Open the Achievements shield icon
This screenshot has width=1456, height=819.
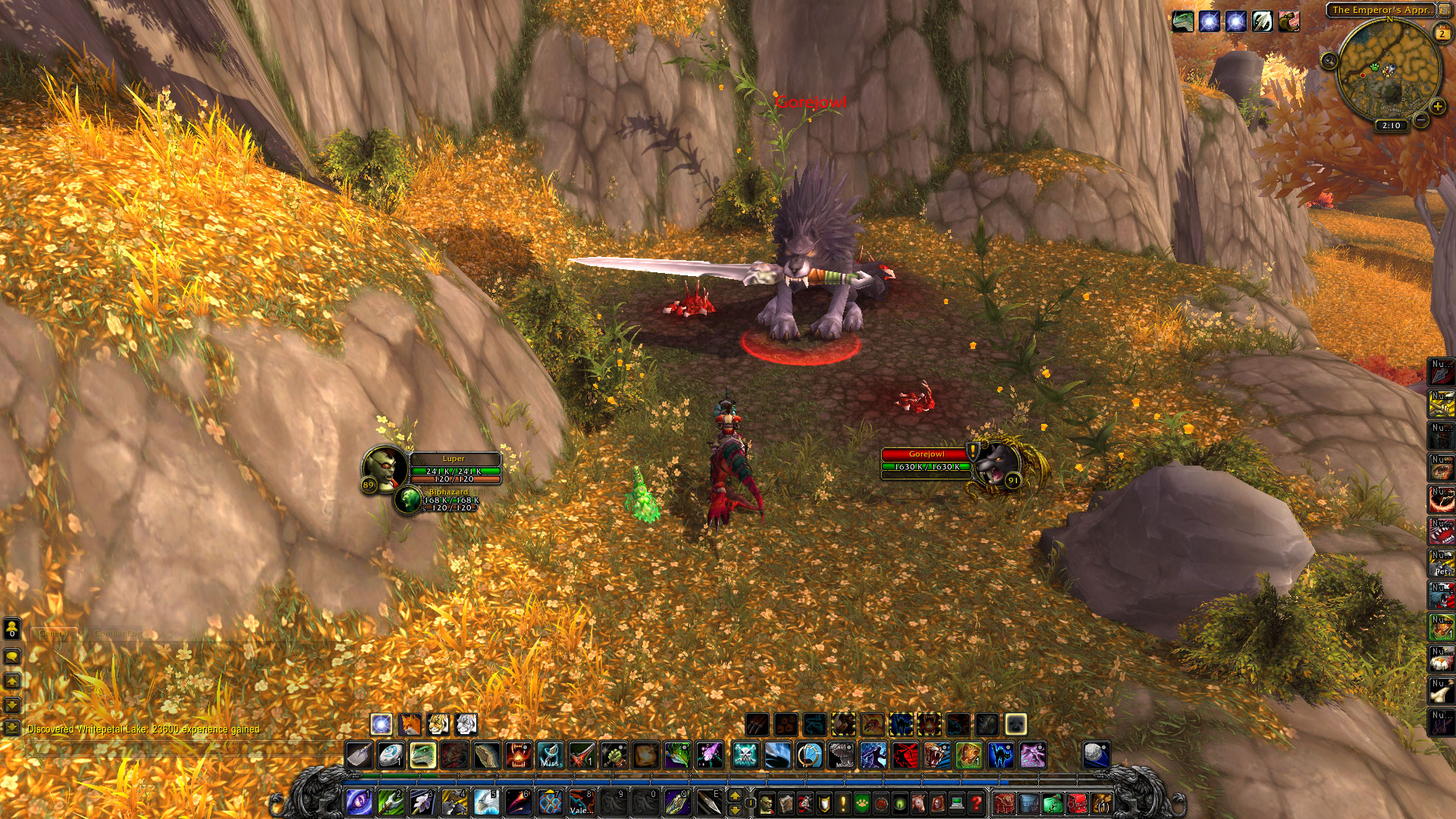(824, 802)
